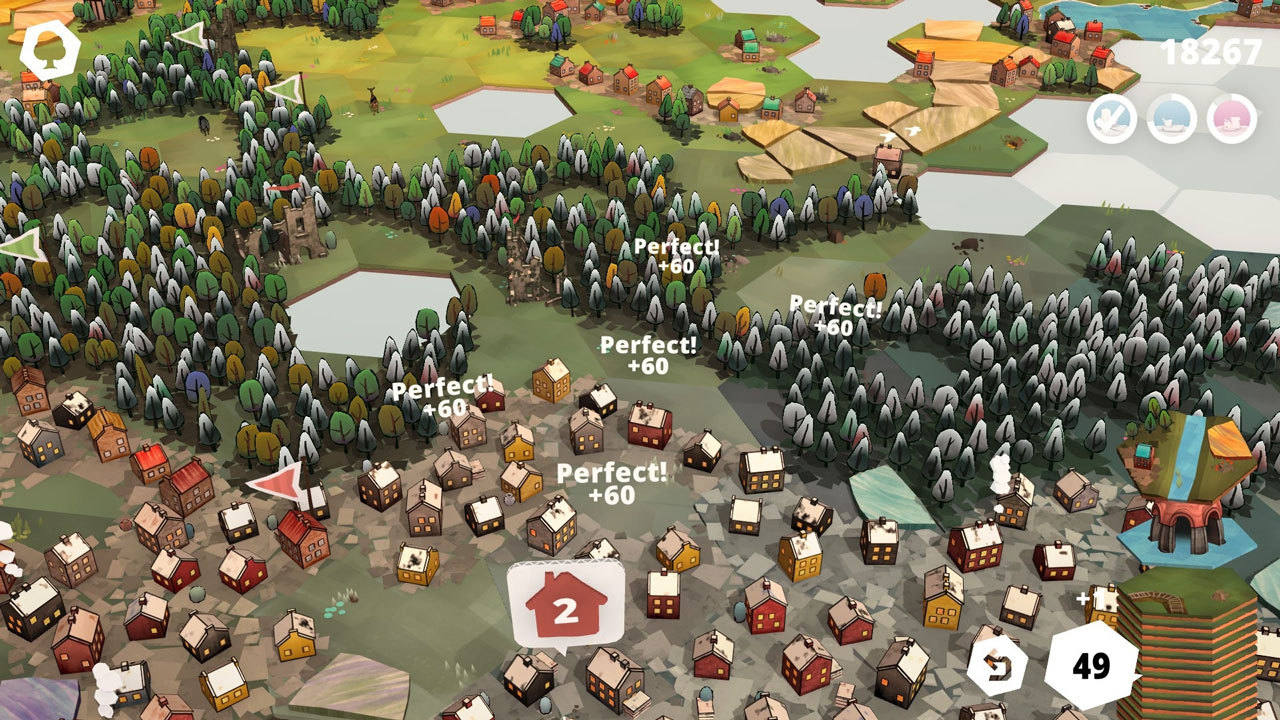Click the completed challenge icon with checkmark

[x=1112, y=119]
